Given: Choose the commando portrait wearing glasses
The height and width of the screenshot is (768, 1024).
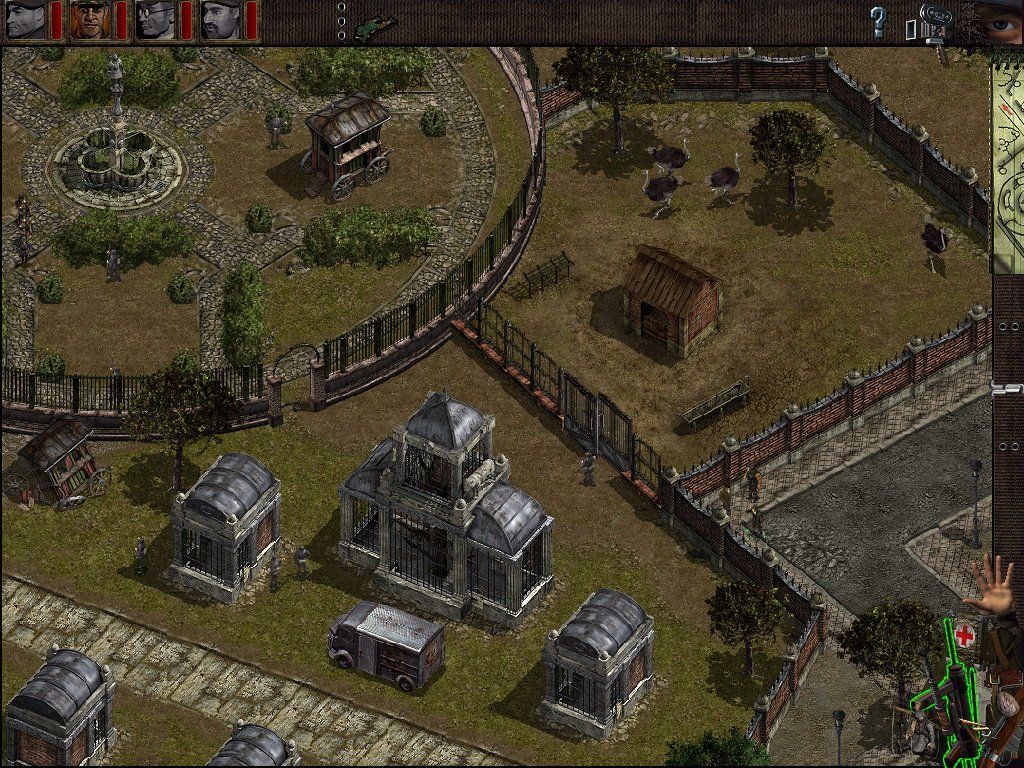Looking at the screenshot, I should (x=156, y=20).
